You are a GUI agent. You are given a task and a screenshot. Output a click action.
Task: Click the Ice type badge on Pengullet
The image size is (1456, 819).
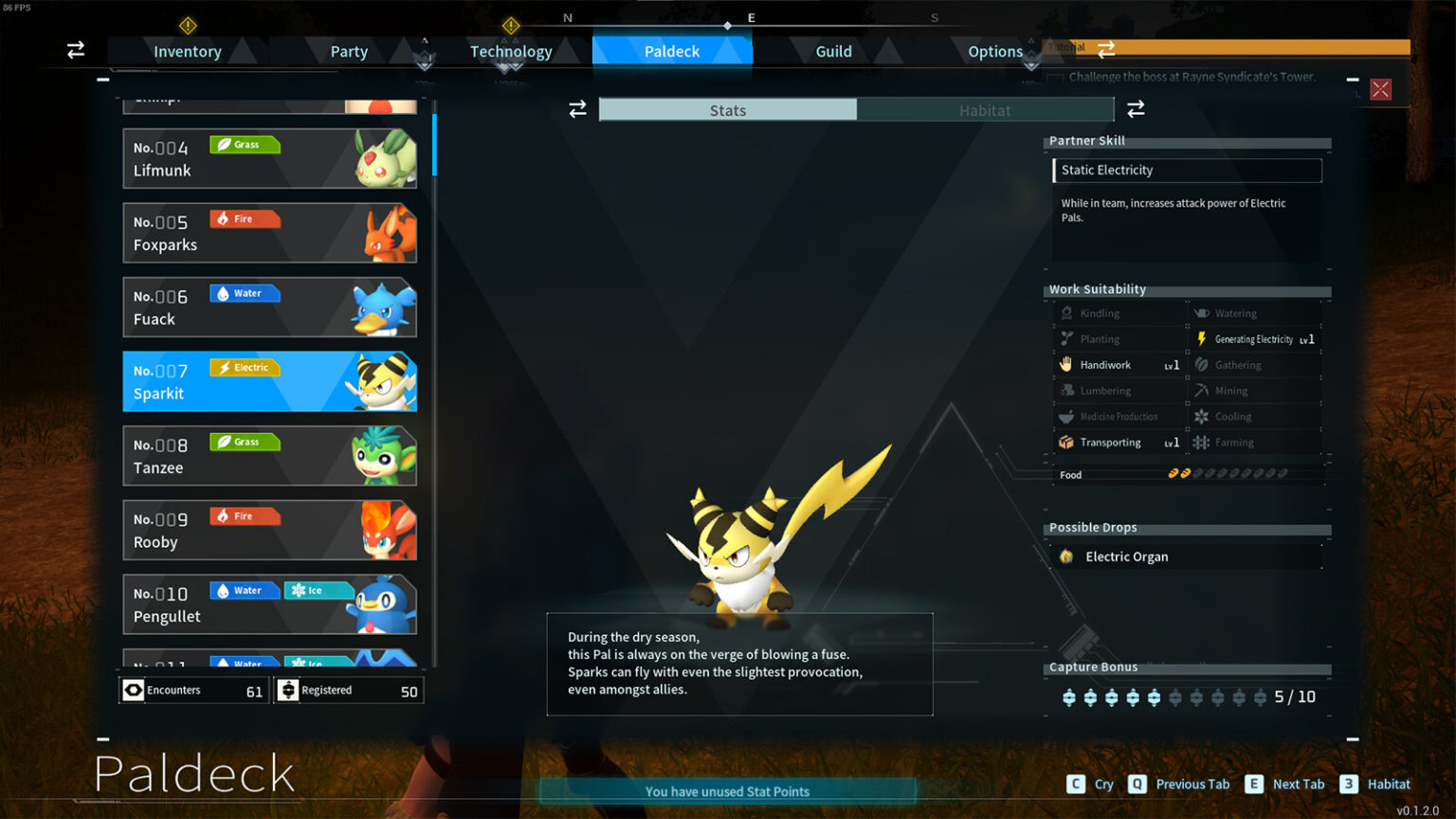click(318, 590)
